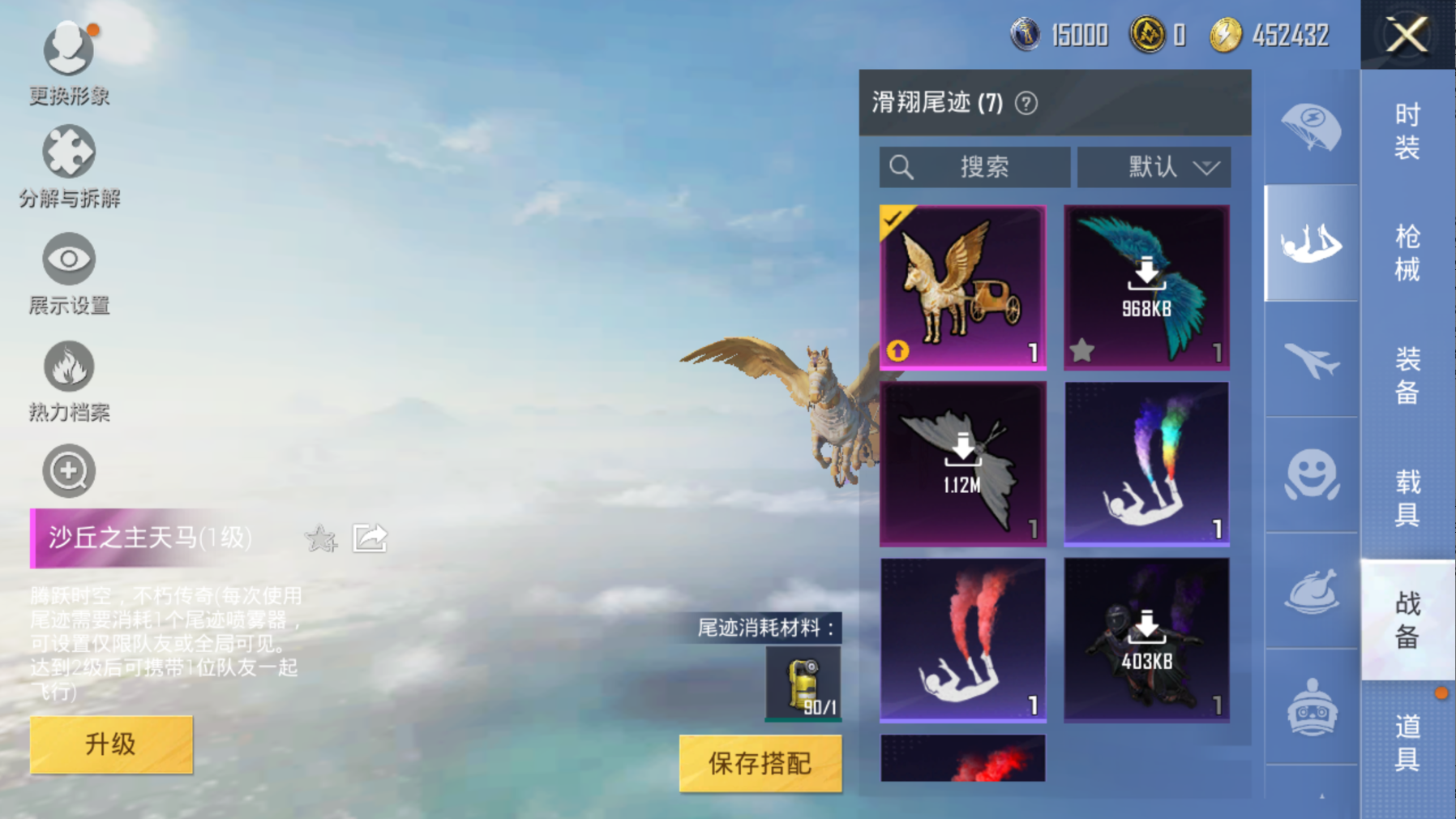Select the golden Pegasus chariot trail
Image resolution: width=1456 pixels, height=819 pixels.
tap(962, 287)
